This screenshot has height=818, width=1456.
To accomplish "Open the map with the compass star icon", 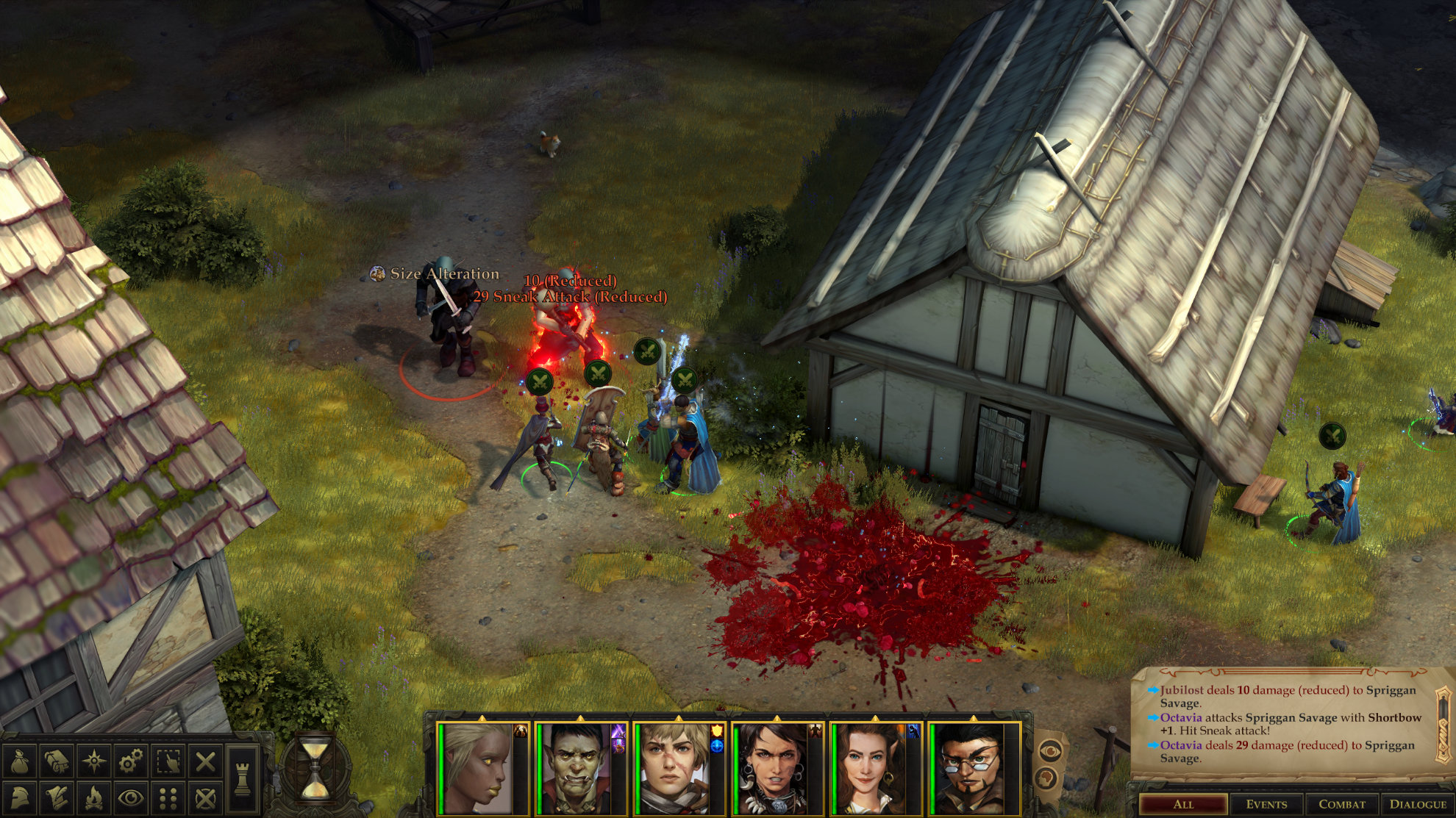I will point(94,761).
